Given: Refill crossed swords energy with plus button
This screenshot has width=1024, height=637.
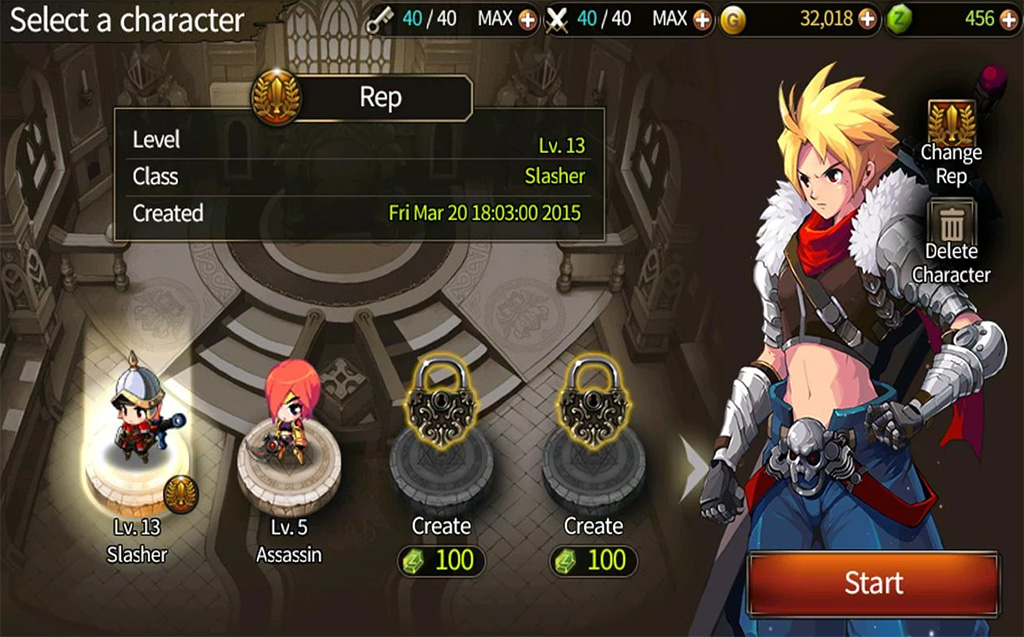Looking at the screenshot, I should click(x=702, y=19).
